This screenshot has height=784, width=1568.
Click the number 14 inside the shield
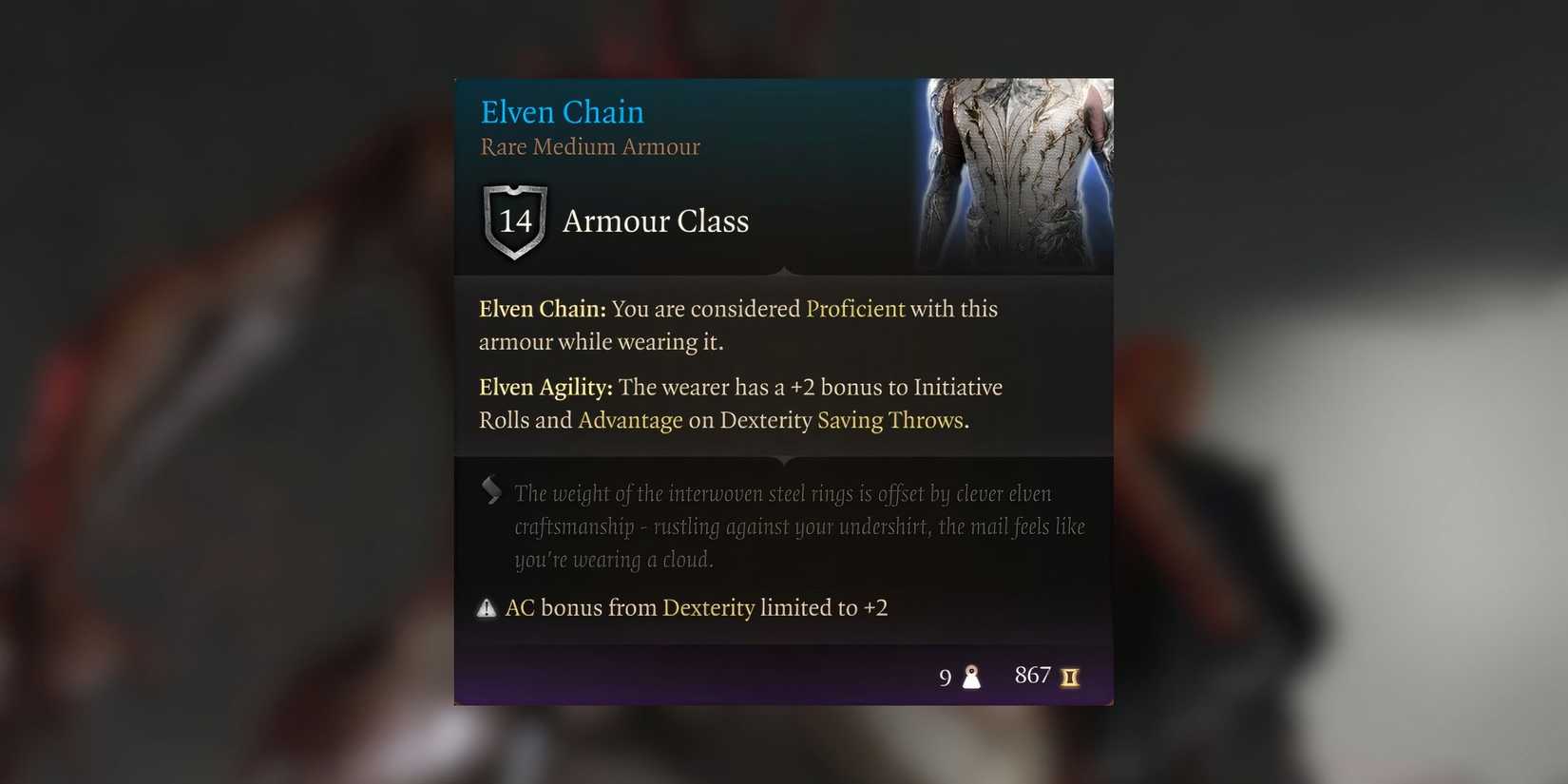point(515,222)
